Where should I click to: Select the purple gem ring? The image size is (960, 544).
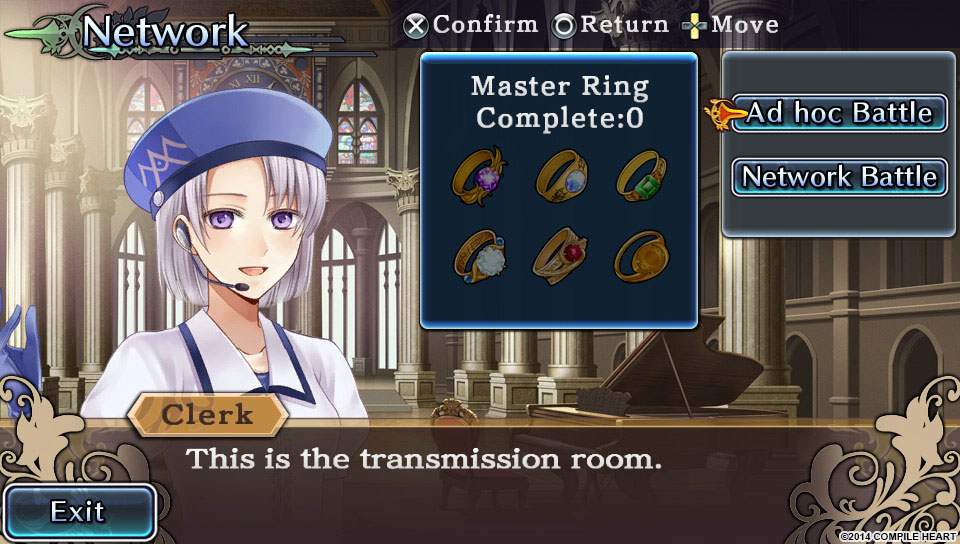pos(479,173)
